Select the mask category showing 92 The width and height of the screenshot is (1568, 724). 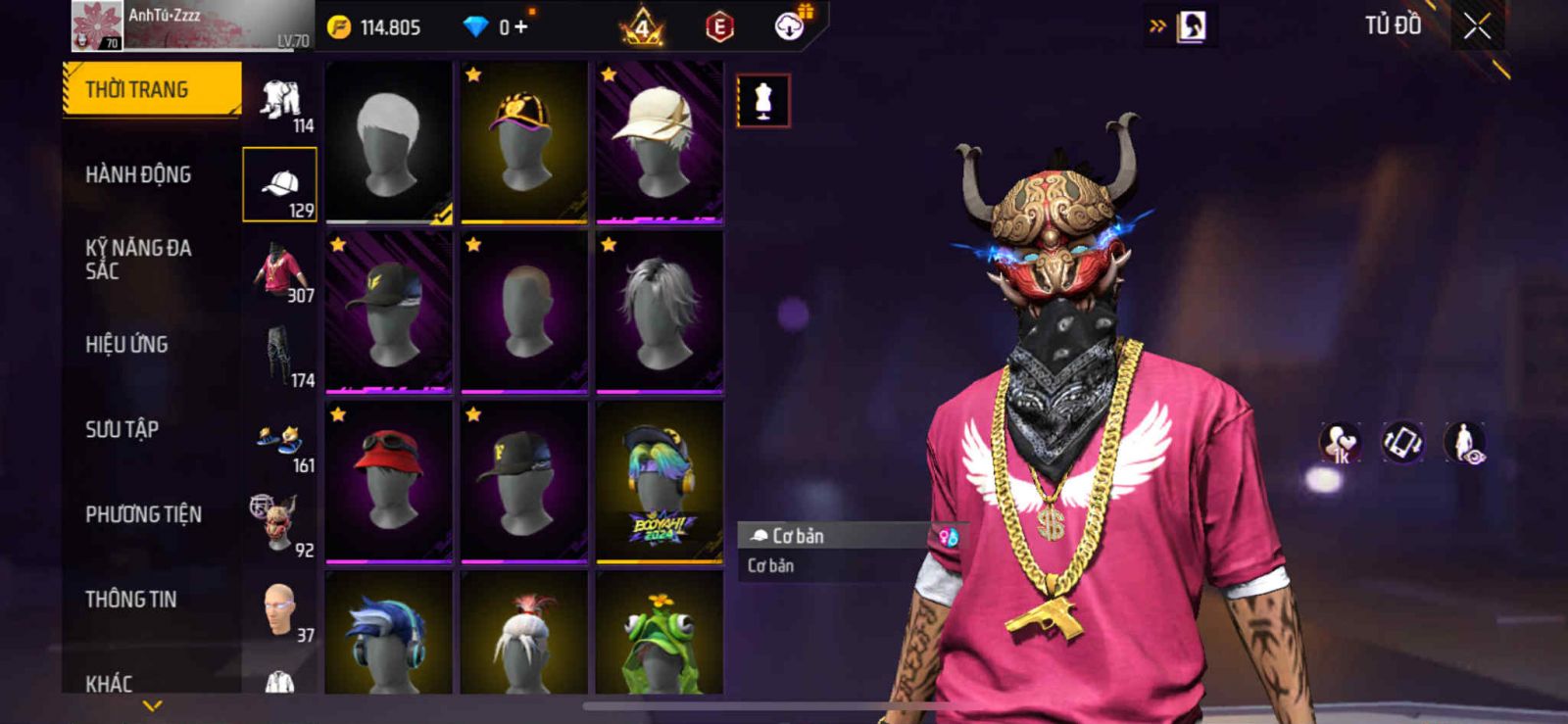[280, 525]
